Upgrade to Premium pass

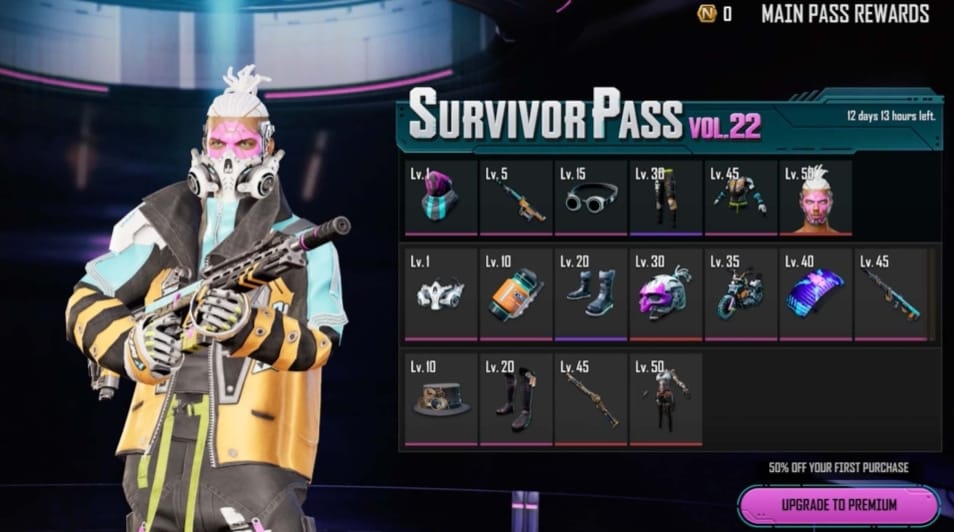(838, 504)
